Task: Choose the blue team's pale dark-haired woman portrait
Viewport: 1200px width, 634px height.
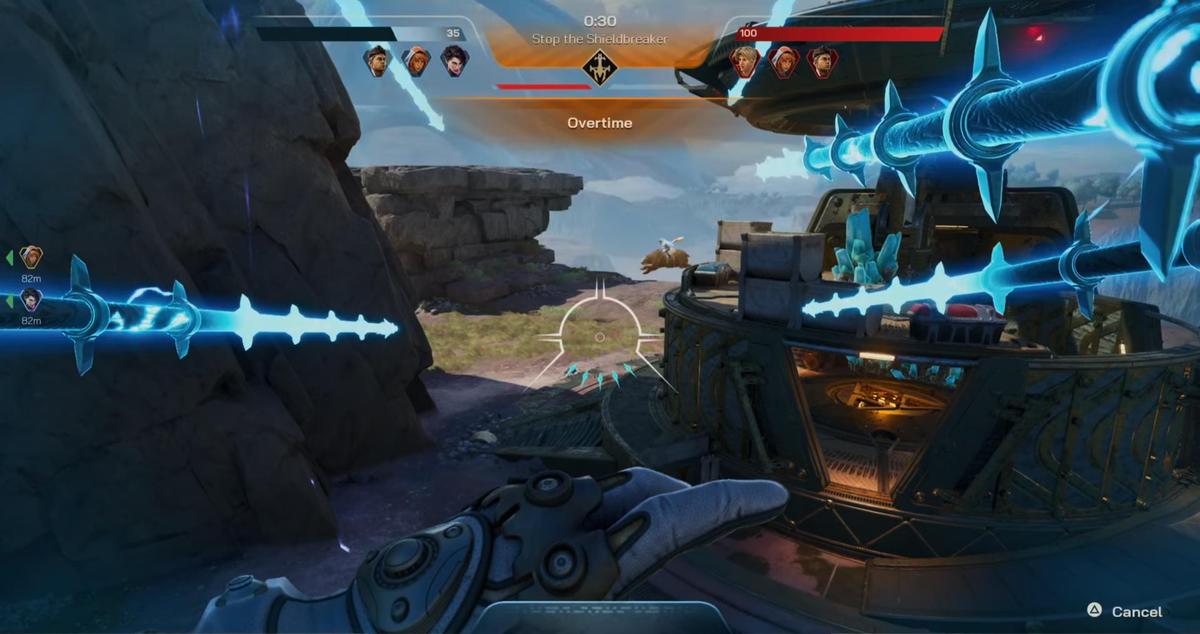Action: tap(454, 61)
